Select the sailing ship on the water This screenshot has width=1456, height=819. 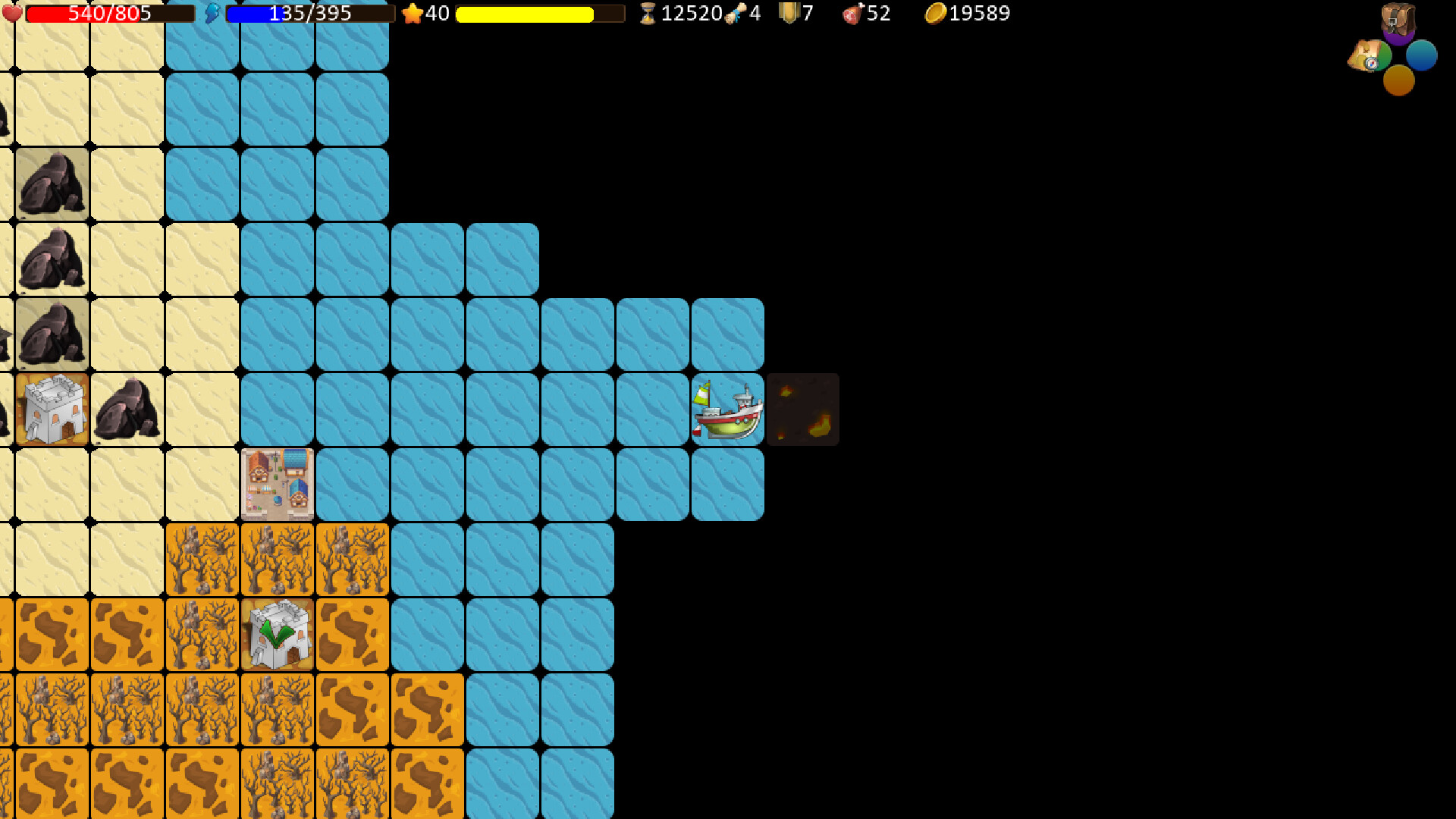pos(726,409)
